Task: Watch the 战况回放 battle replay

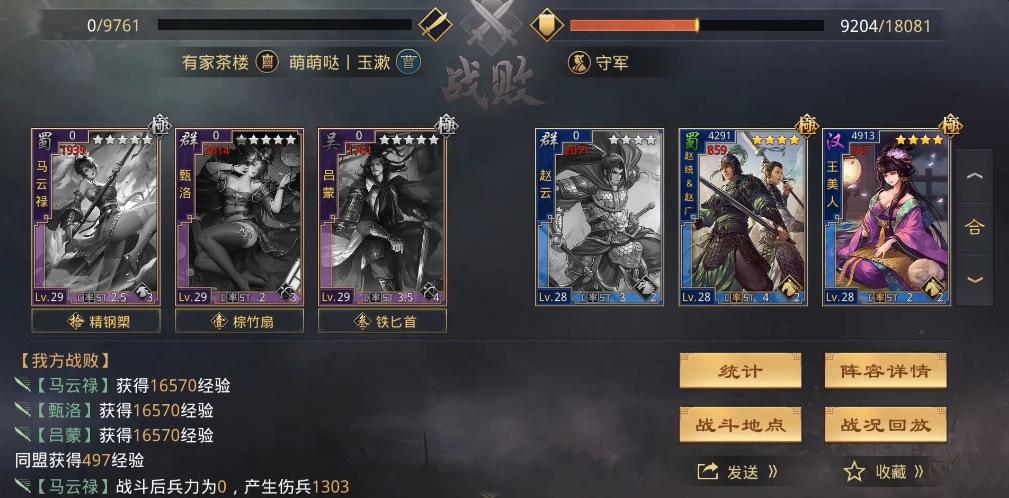Action: pos(885,424)
